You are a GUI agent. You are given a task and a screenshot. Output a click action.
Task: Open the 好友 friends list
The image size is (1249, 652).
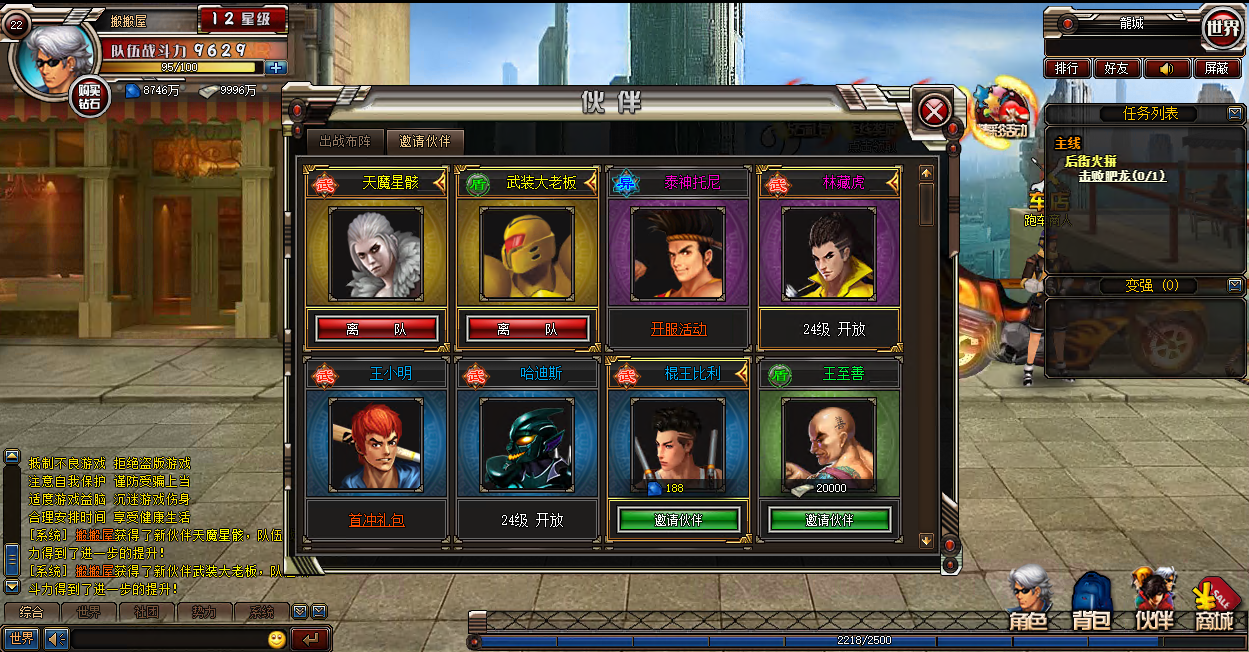click(x=1116, y=68)
